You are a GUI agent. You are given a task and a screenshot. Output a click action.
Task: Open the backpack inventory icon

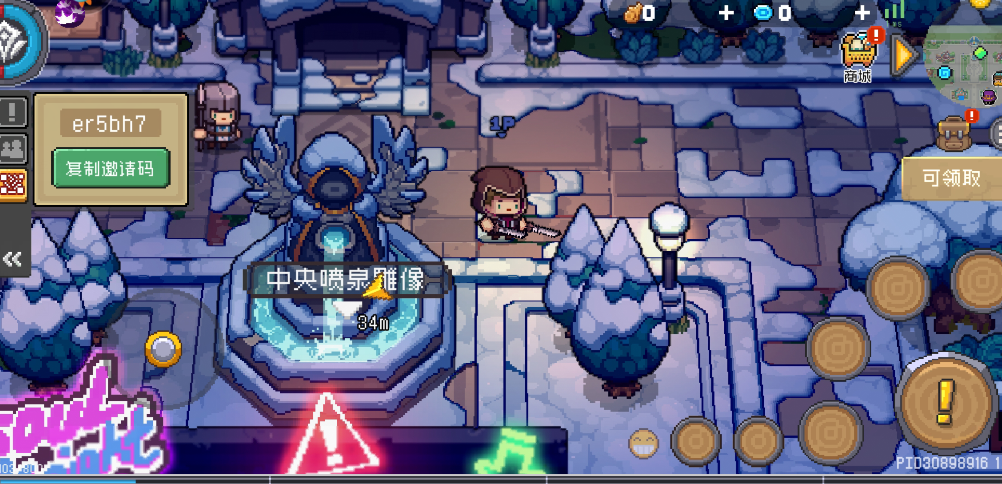click(x=954, y=130)
